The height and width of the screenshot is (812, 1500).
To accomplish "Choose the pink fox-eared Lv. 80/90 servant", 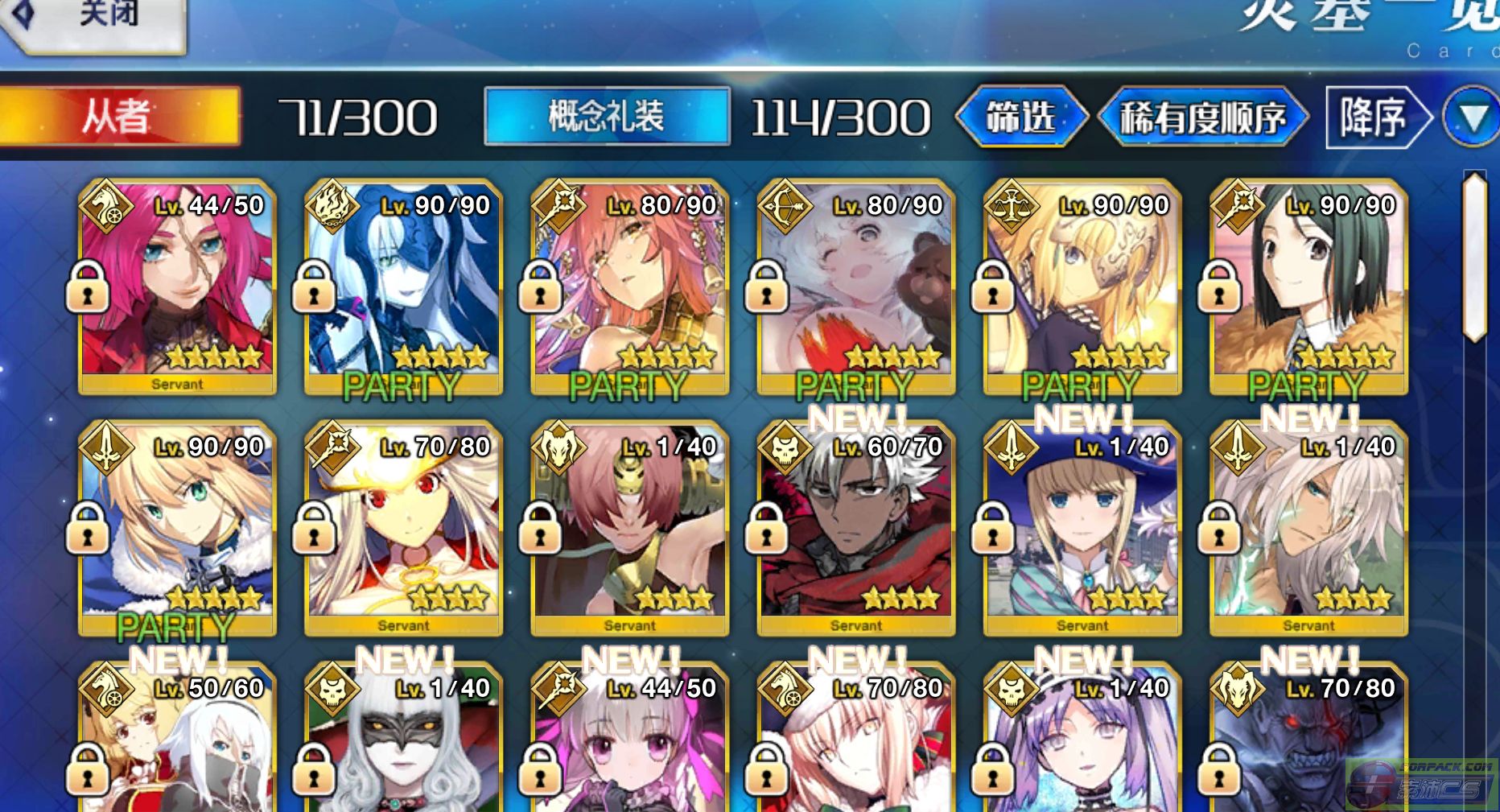I will (629, 286).
